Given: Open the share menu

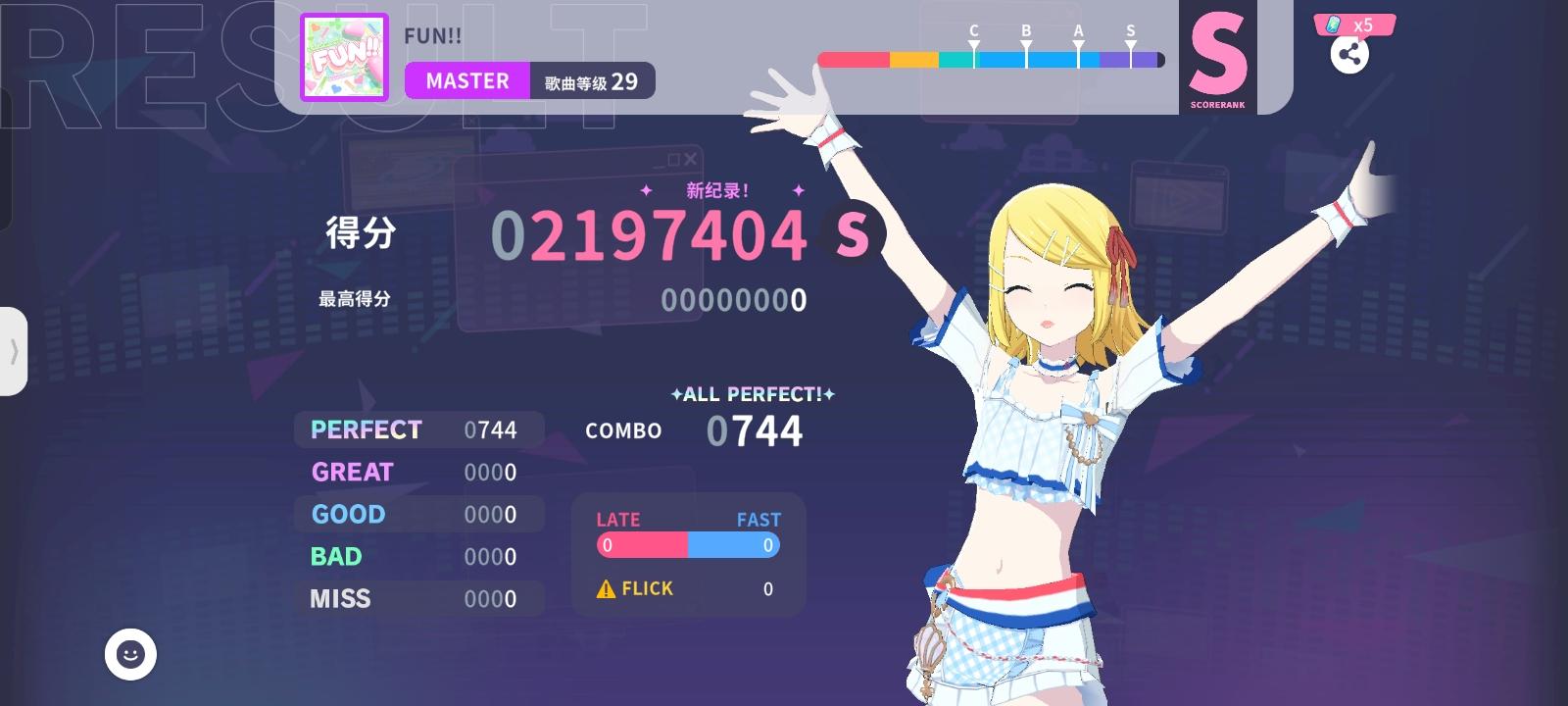Looking at the screenshot, I should click(1351, 56).
